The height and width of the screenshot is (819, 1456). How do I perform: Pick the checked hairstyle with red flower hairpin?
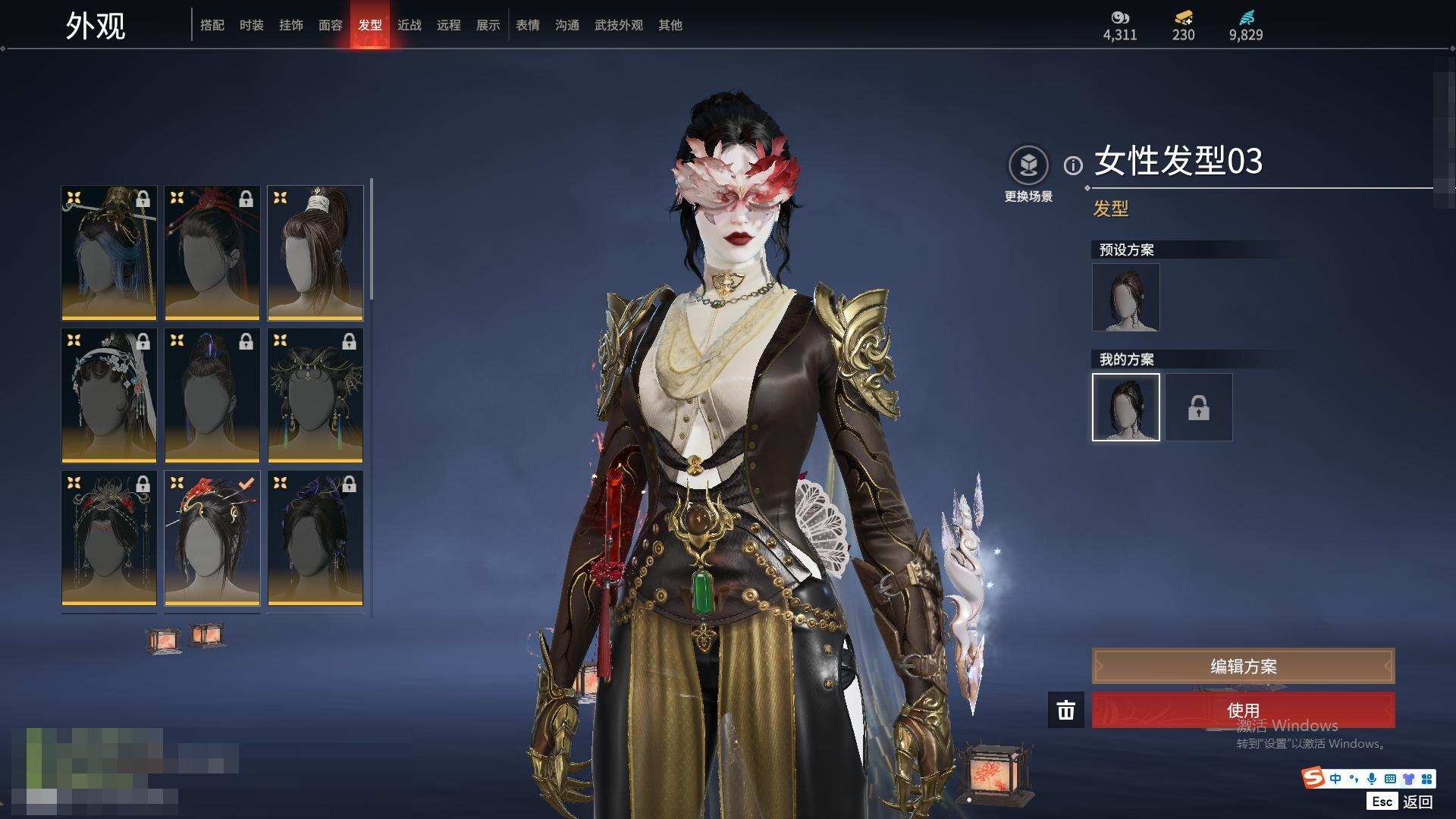(x=212, y=538)
